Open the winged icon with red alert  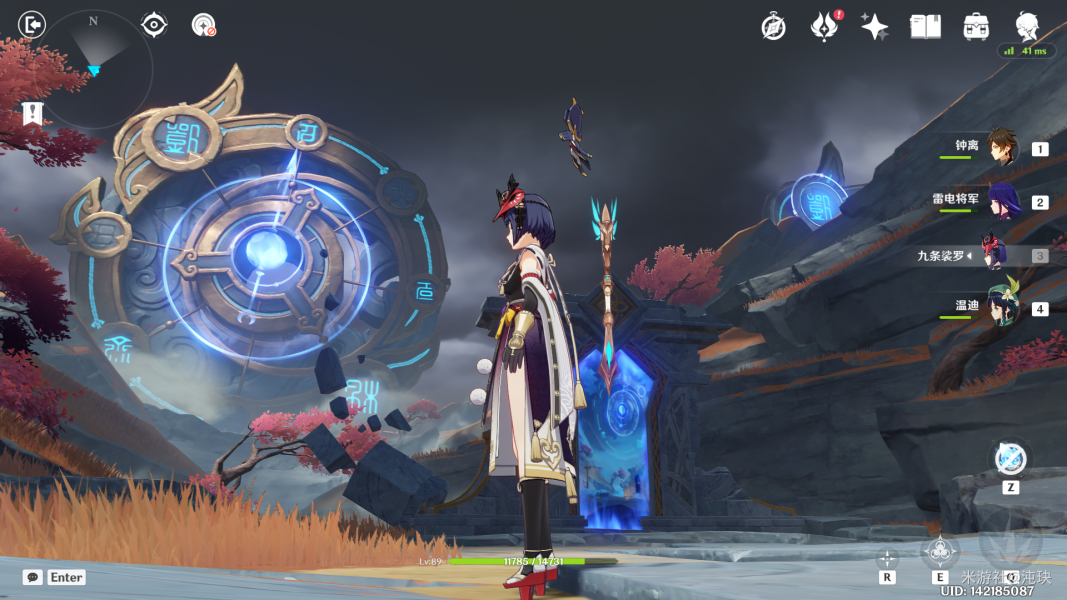(x=824, y=27)
